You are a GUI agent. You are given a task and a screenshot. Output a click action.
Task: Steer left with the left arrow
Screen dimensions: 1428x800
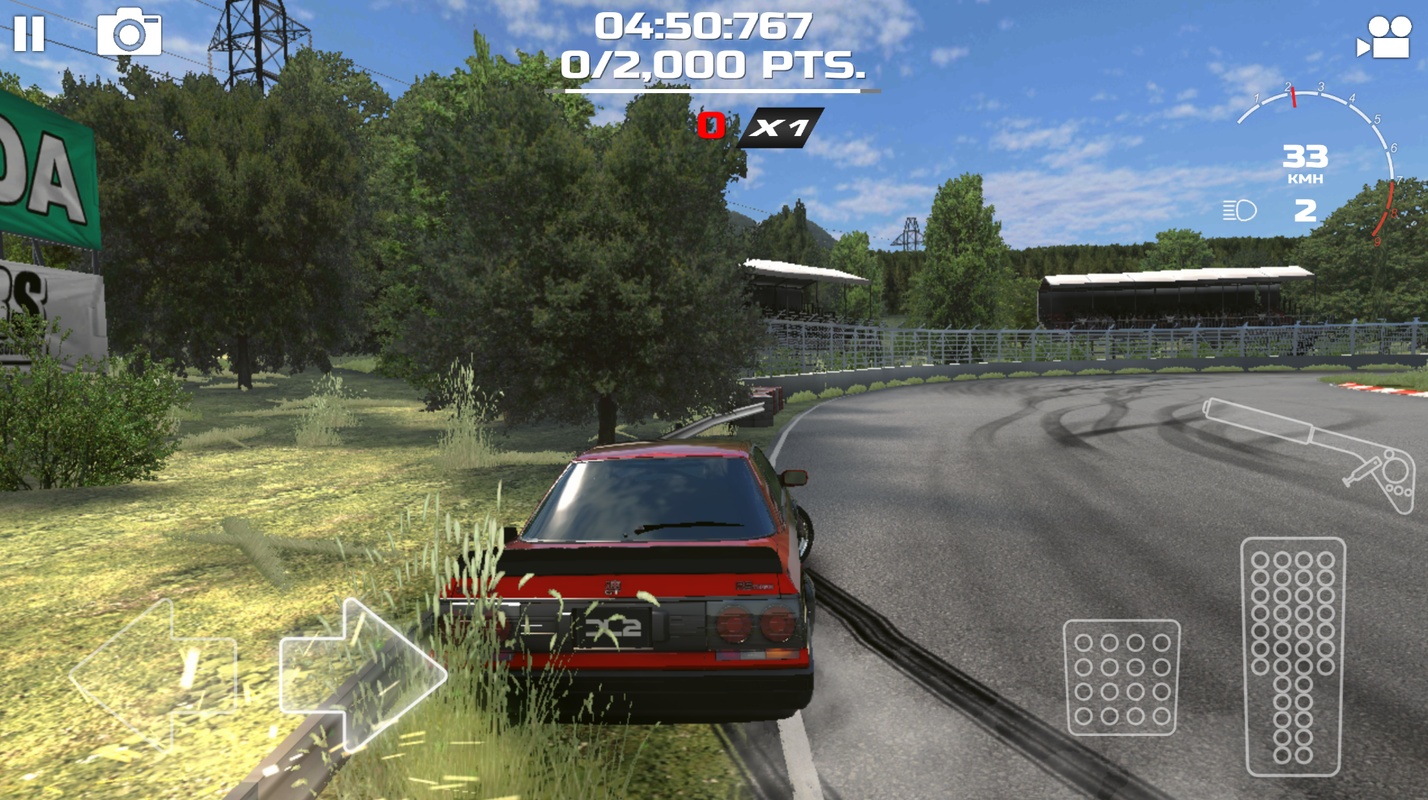[155, 673]
